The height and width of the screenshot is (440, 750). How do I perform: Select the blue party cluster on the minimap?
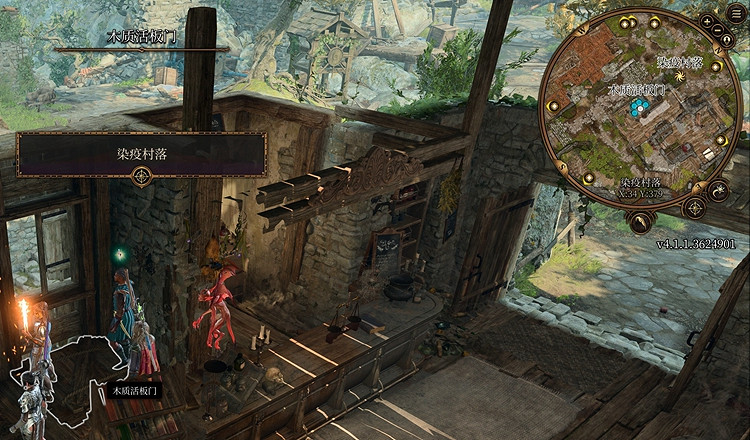(639, 108)
